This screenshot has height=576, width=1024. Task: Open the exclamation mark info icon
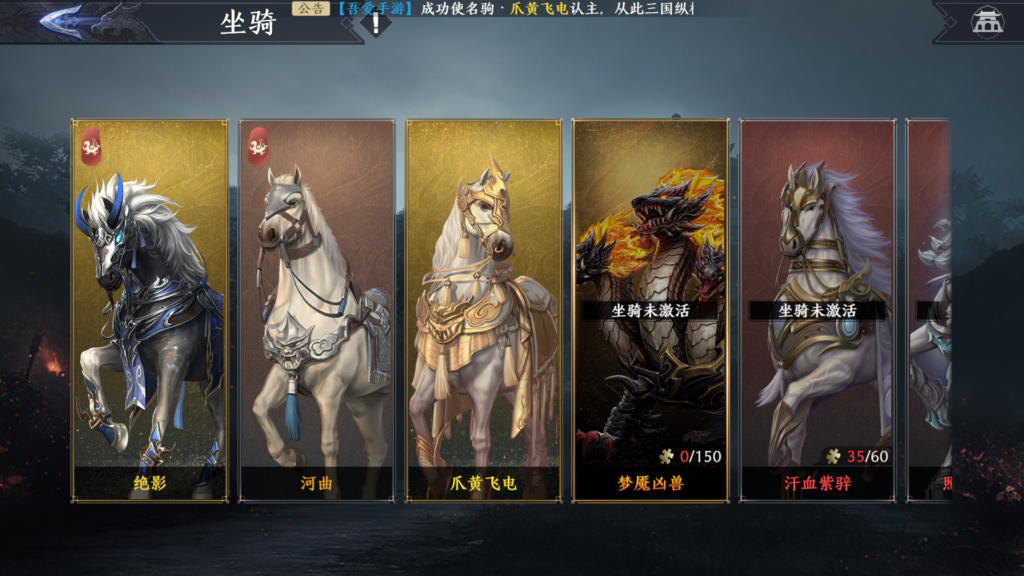click(x=376, y=24)
